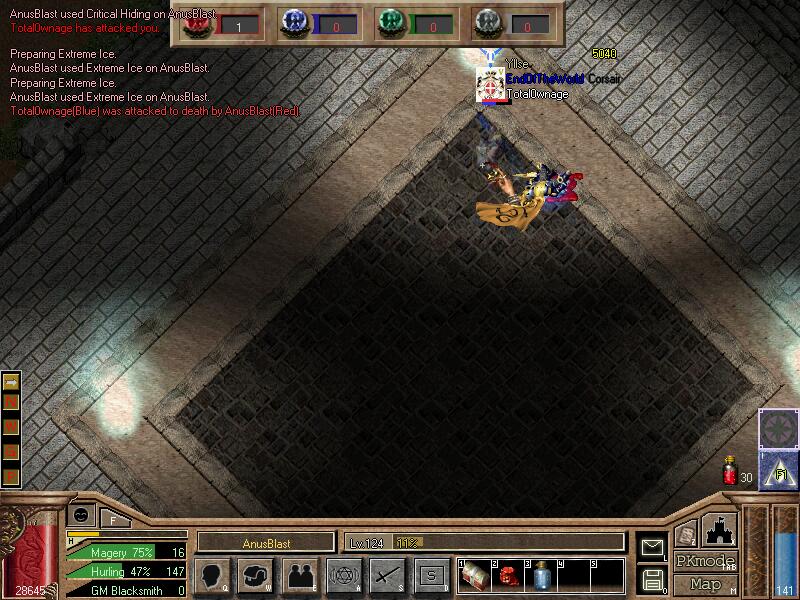Click the compass rose spell icon
Image resolution: width=800 pixels, height=600 pixels.
(x=778, y=428)
